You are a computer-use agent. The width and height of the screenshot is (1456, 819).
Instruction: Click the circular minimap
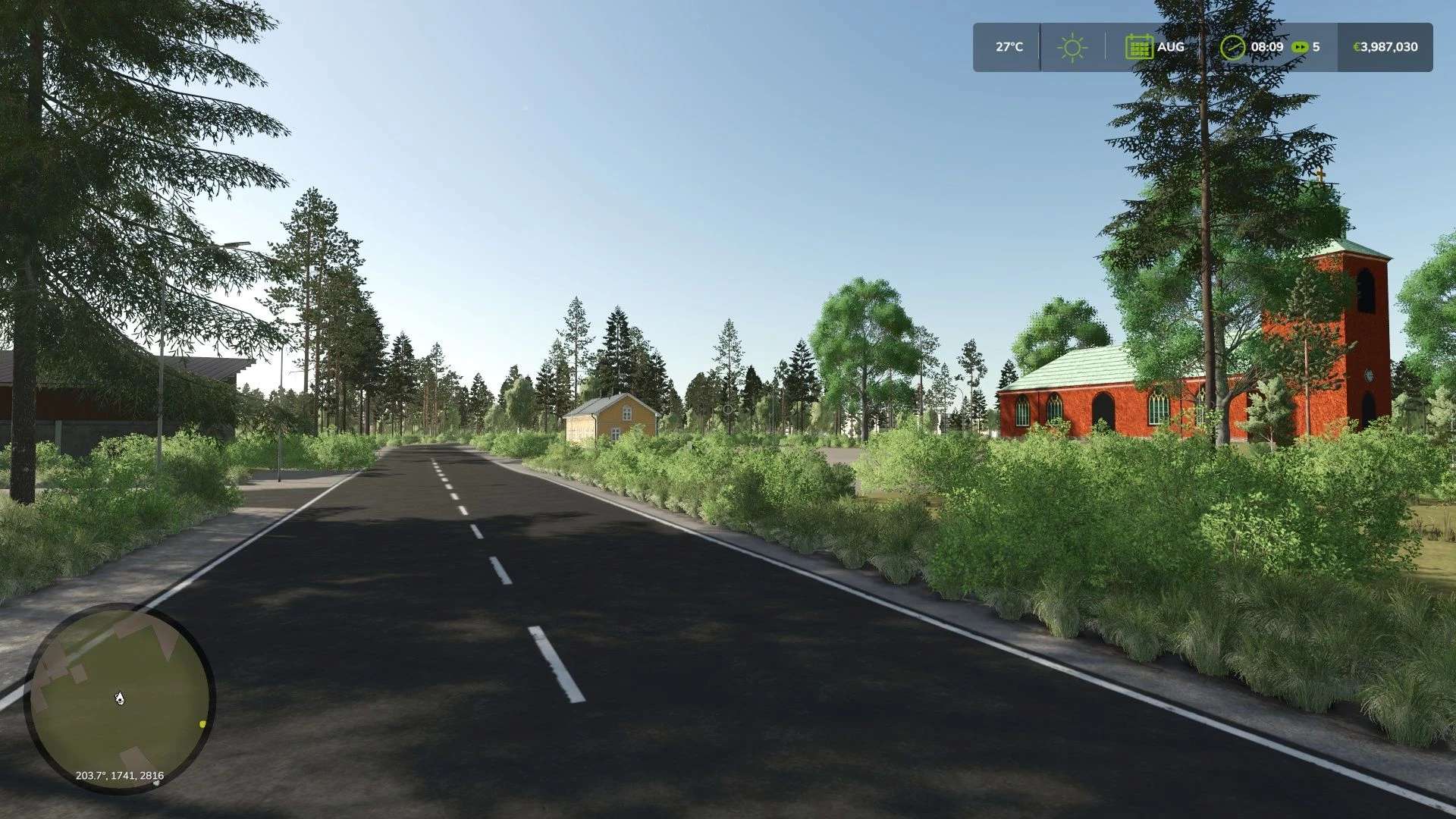point(120,698)
